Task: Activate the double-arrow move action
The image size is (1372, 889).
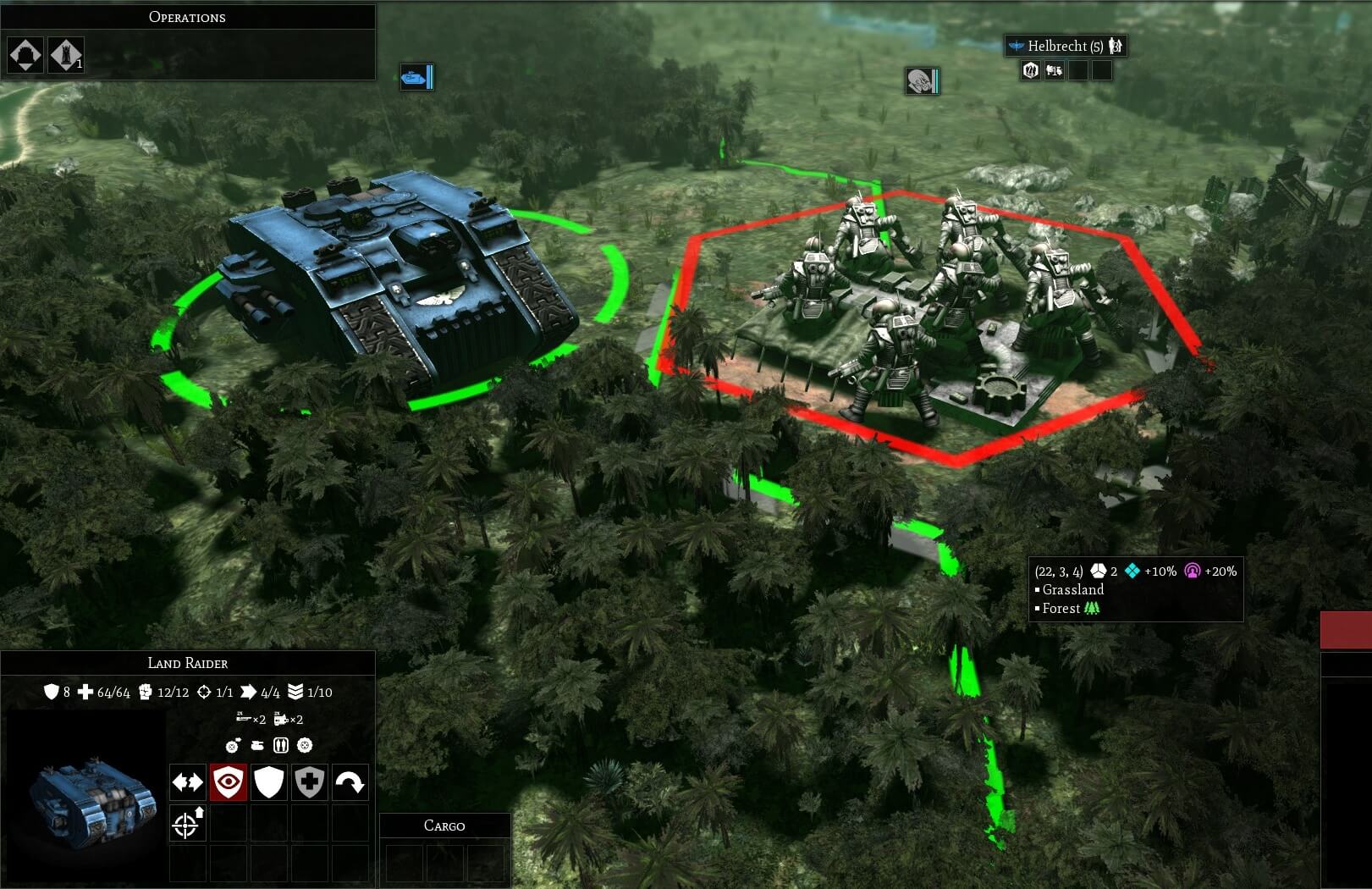Action: pos(187,782)
